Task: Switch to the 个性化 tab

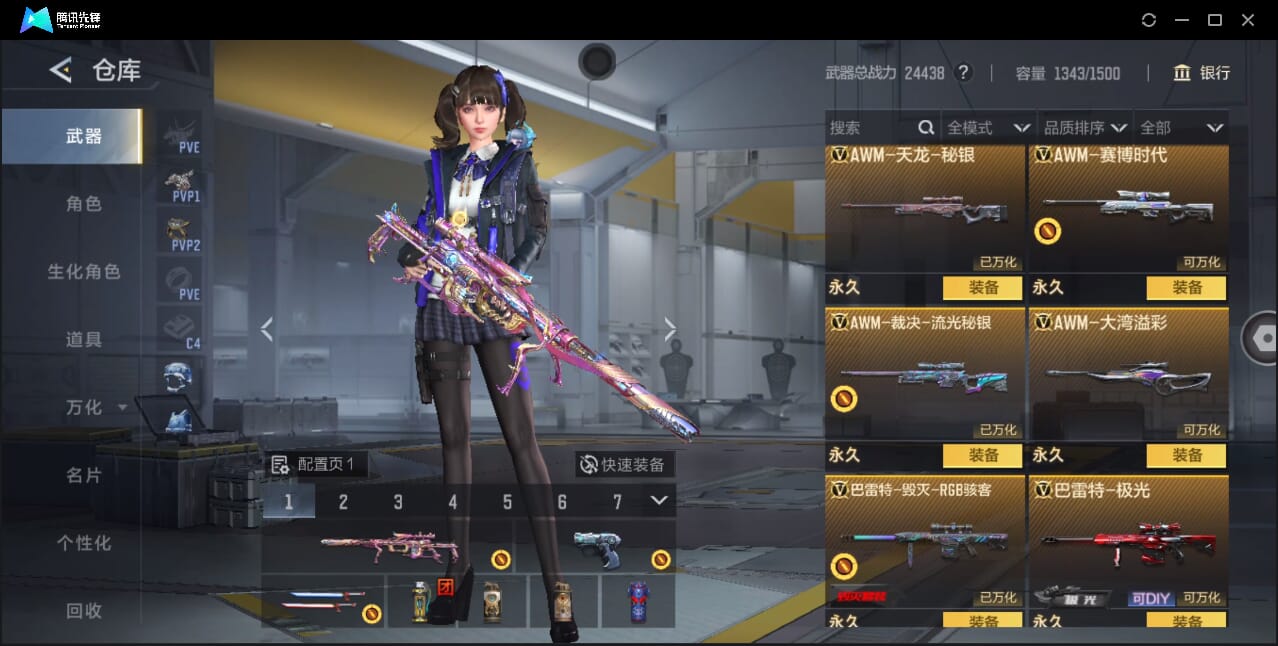Action: coord(84,544)
